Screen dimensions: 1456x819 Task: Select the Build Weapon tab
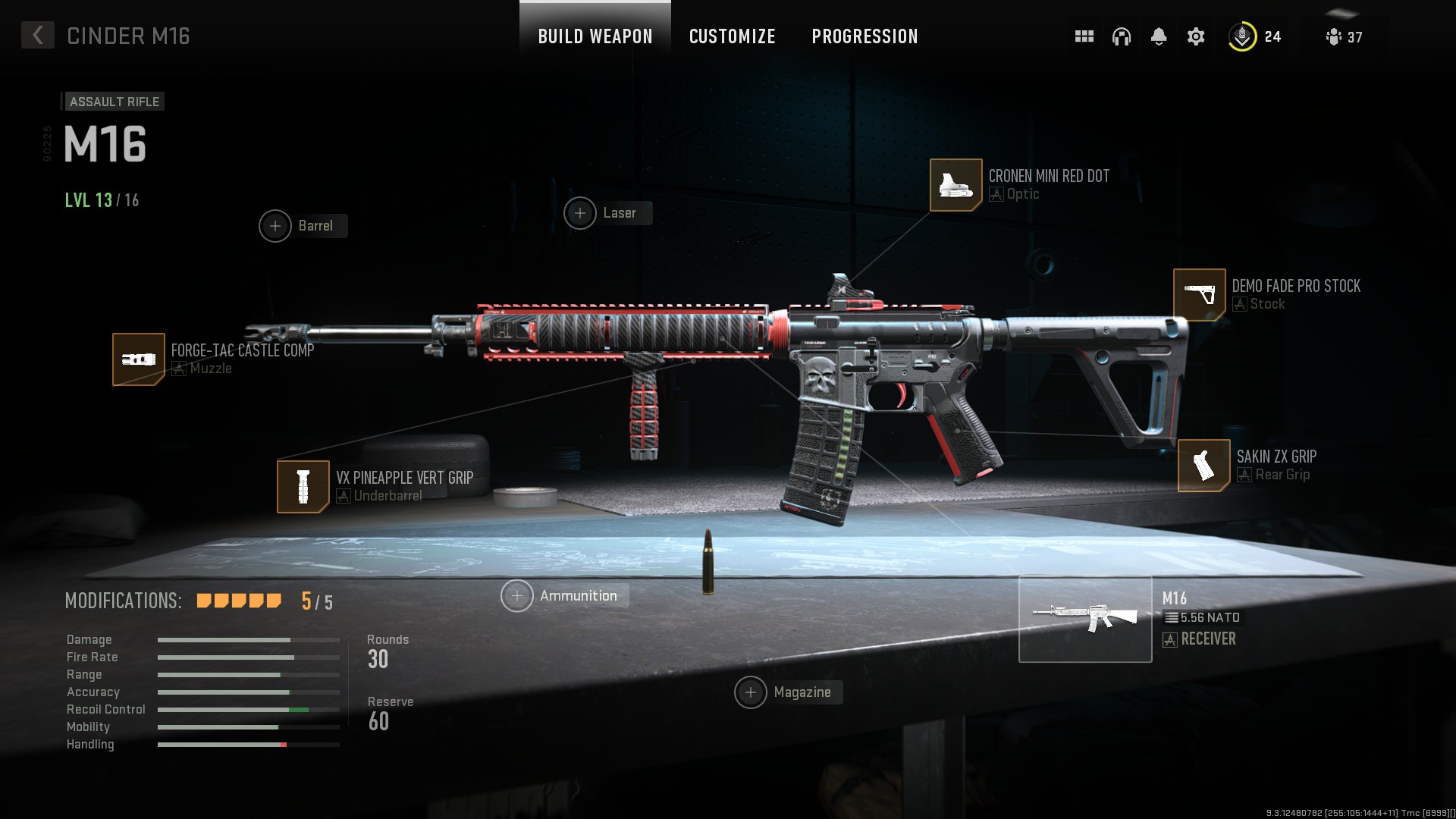click(x=595, y=36)
